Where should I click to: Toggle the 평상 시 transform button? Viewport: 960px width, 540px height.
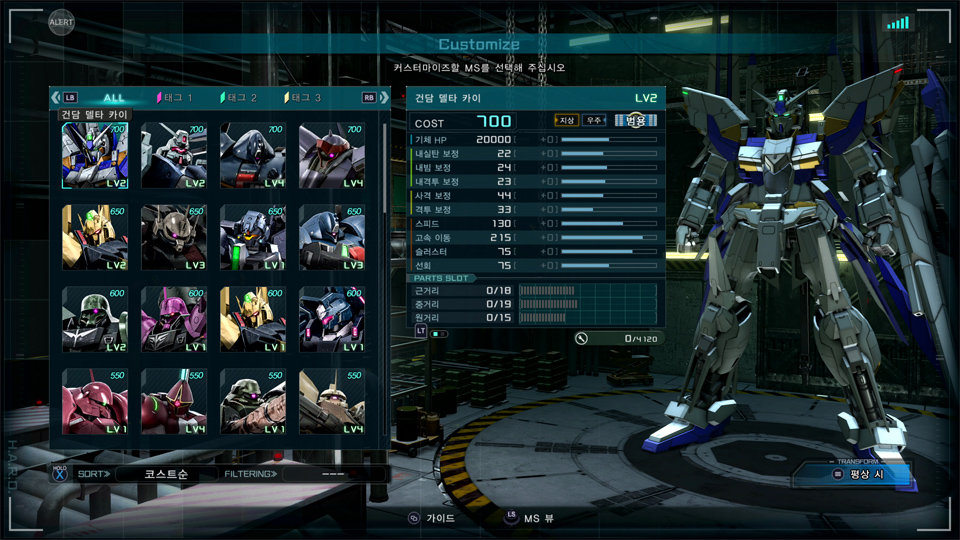(856, 474)
